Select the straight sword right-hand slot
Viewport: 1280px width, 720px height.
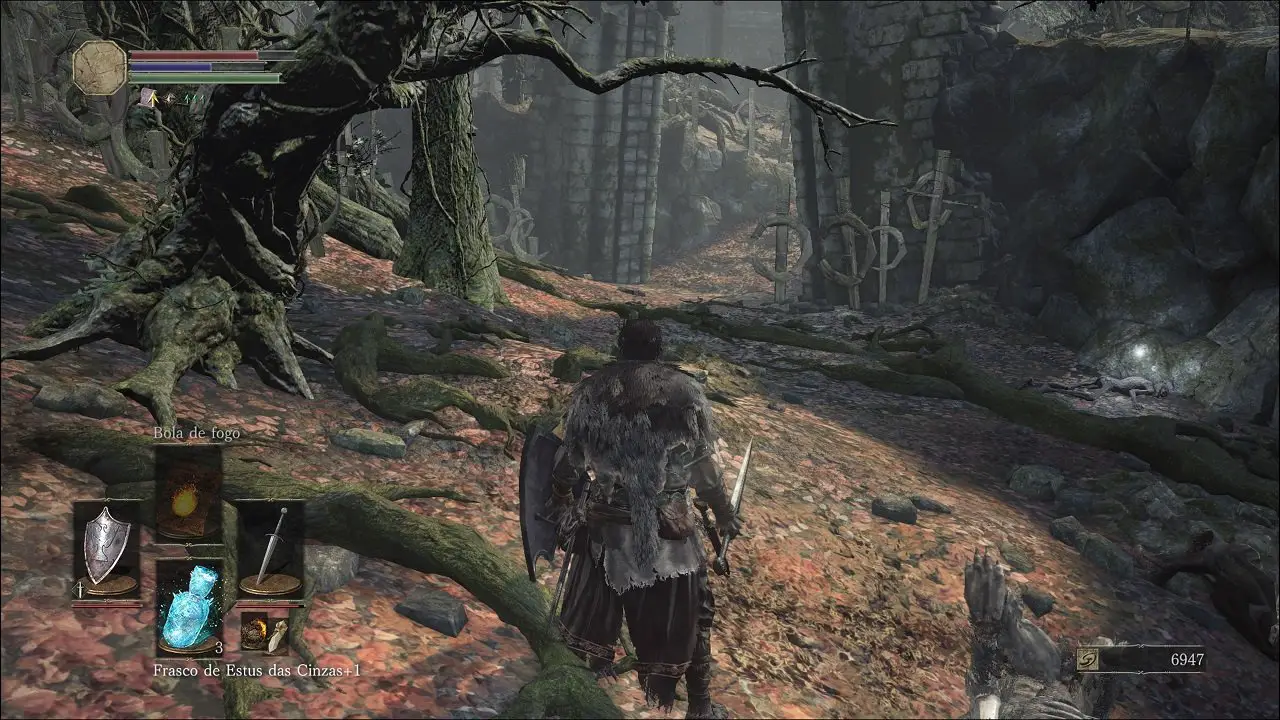(x=270, y=547)
